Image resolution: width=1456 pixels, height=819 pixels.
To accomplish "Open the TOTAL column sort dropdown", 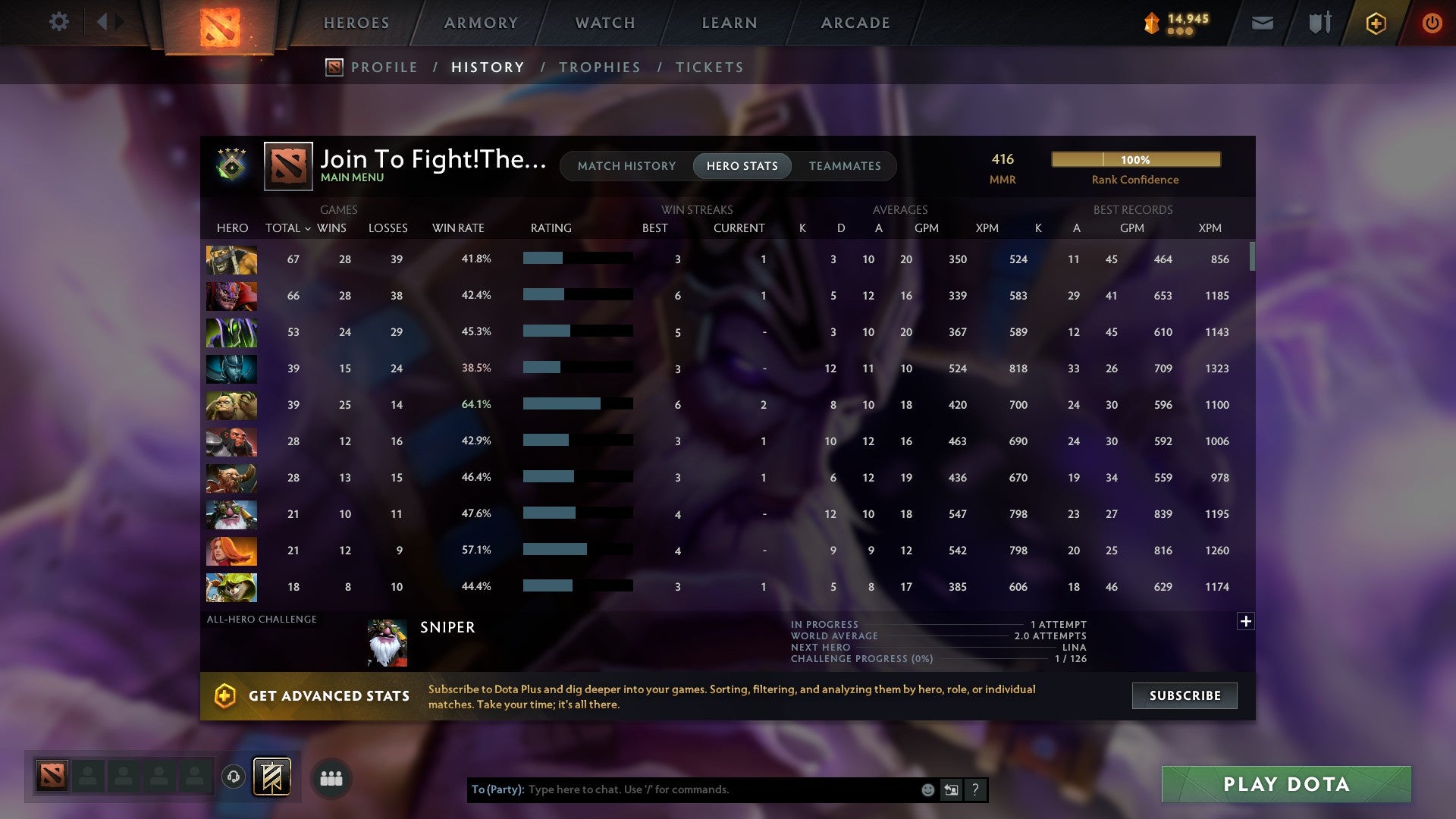I will 306,227.
